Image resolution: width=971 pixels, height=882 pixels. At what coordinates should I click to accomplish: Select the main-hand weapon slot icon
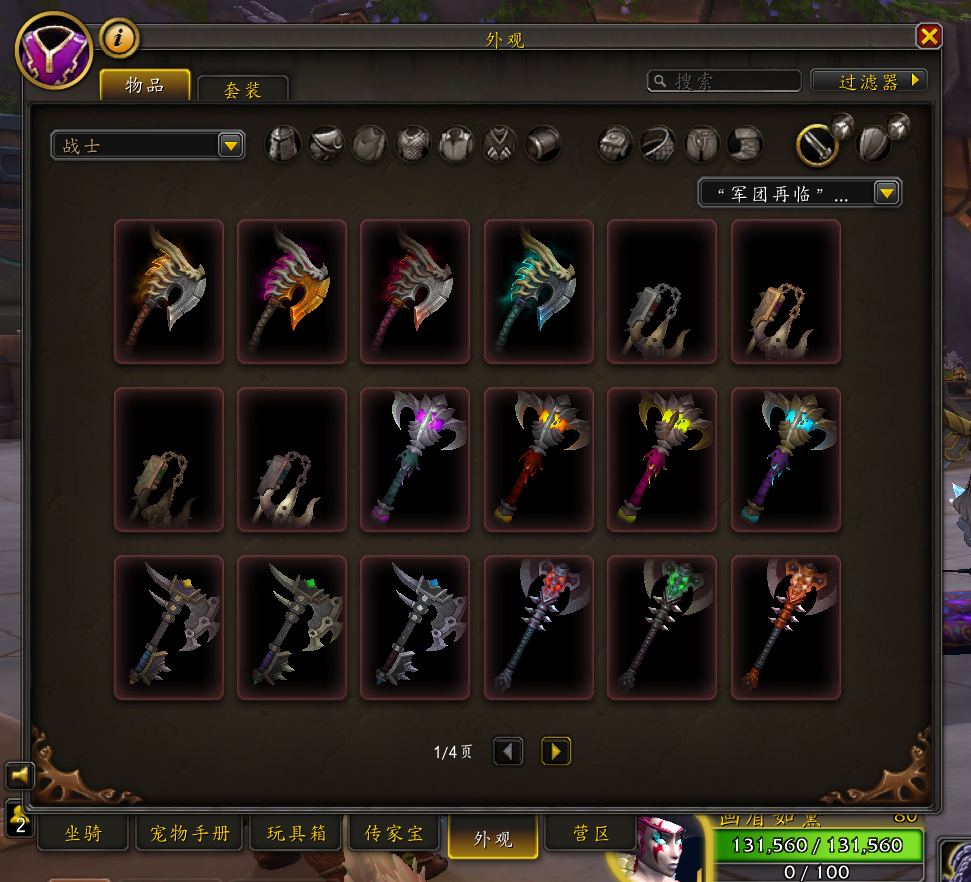pyautogui.click(x=817, y=145)
